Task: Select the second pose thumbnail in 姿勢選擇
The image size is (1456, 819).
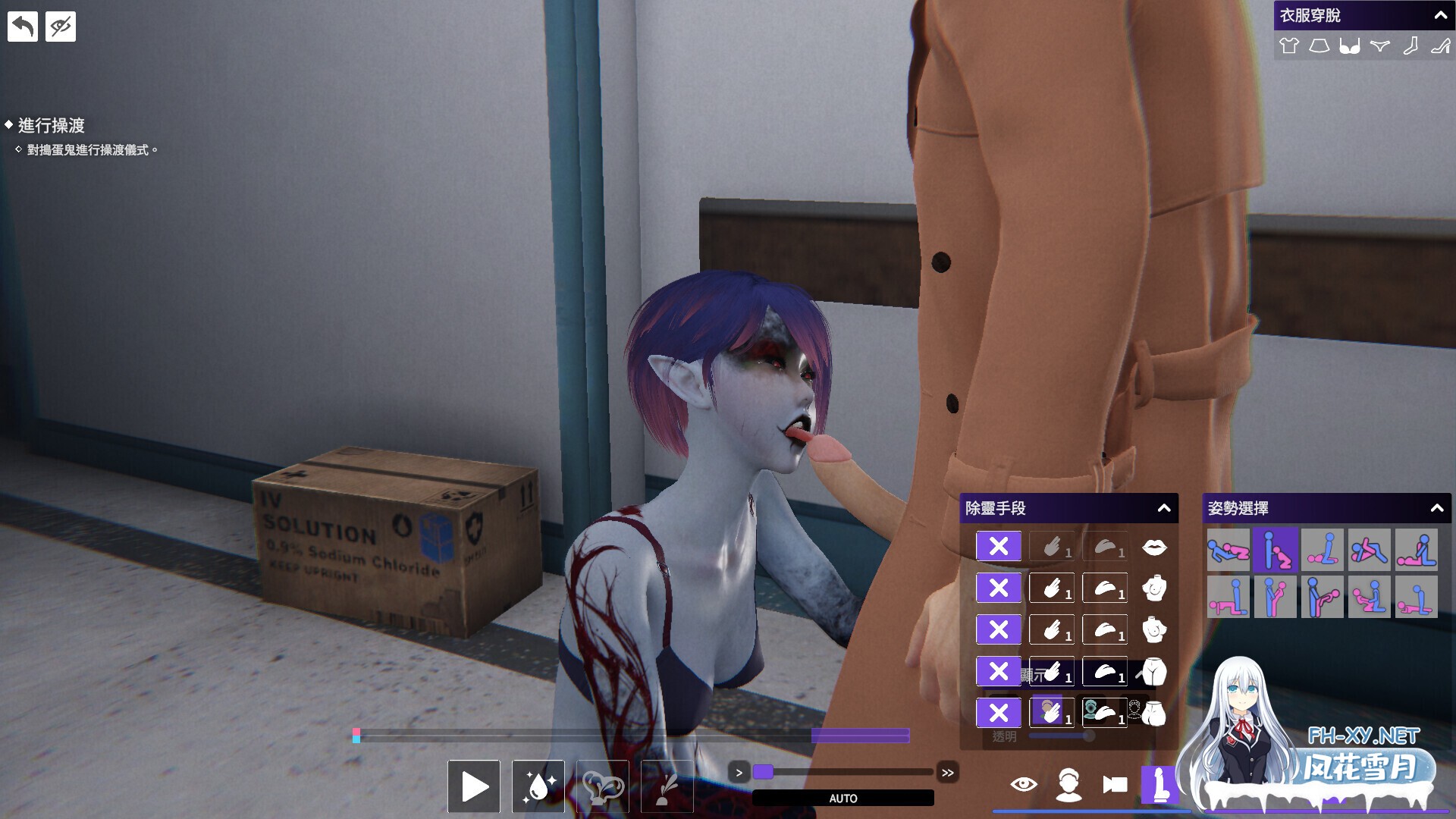Action: (1276, 550)
